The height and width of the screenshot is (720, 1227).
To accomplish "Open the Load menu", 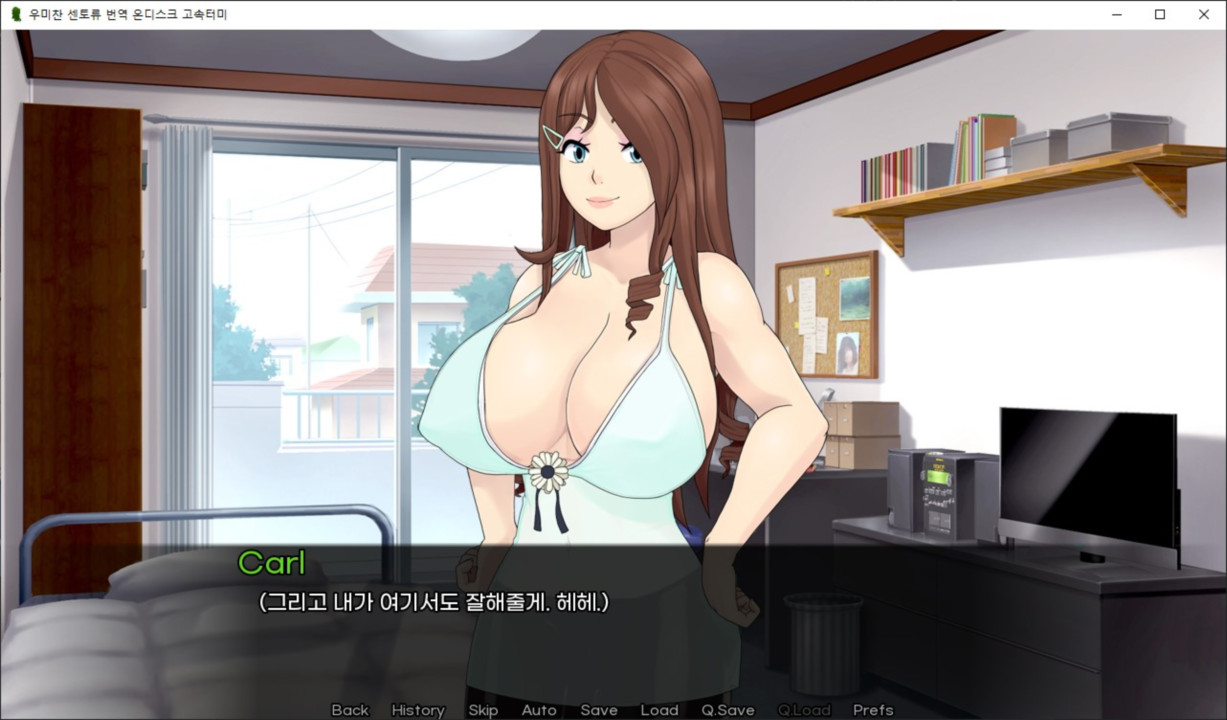I will tap(659, 710).
